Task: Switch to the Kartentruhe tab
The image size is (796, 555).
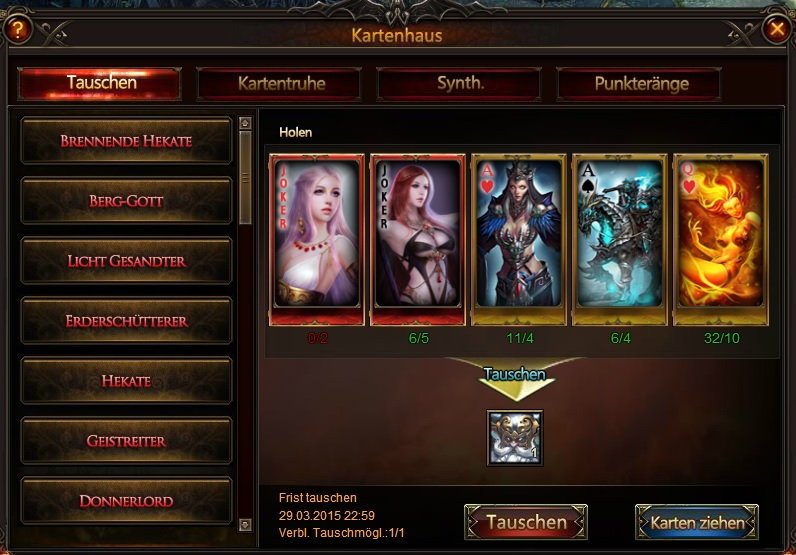Action: pos(281,84)
